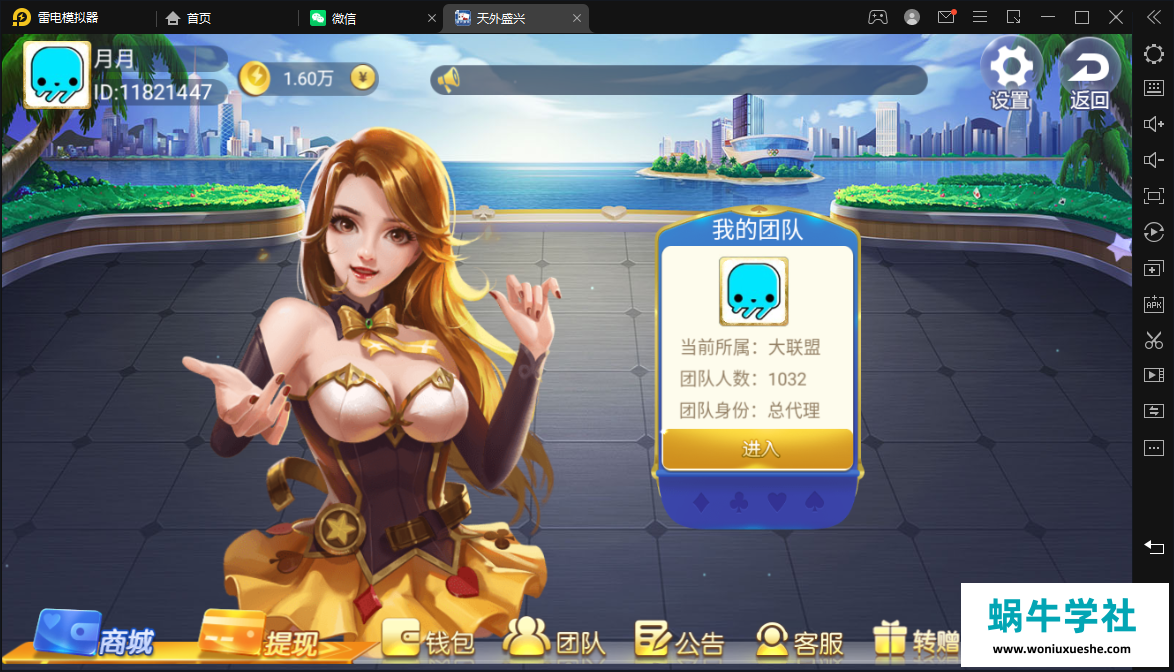This screenshot has width=1174, height=672.
Task: Open the 钱包 wallet
Action: point(428,640)
